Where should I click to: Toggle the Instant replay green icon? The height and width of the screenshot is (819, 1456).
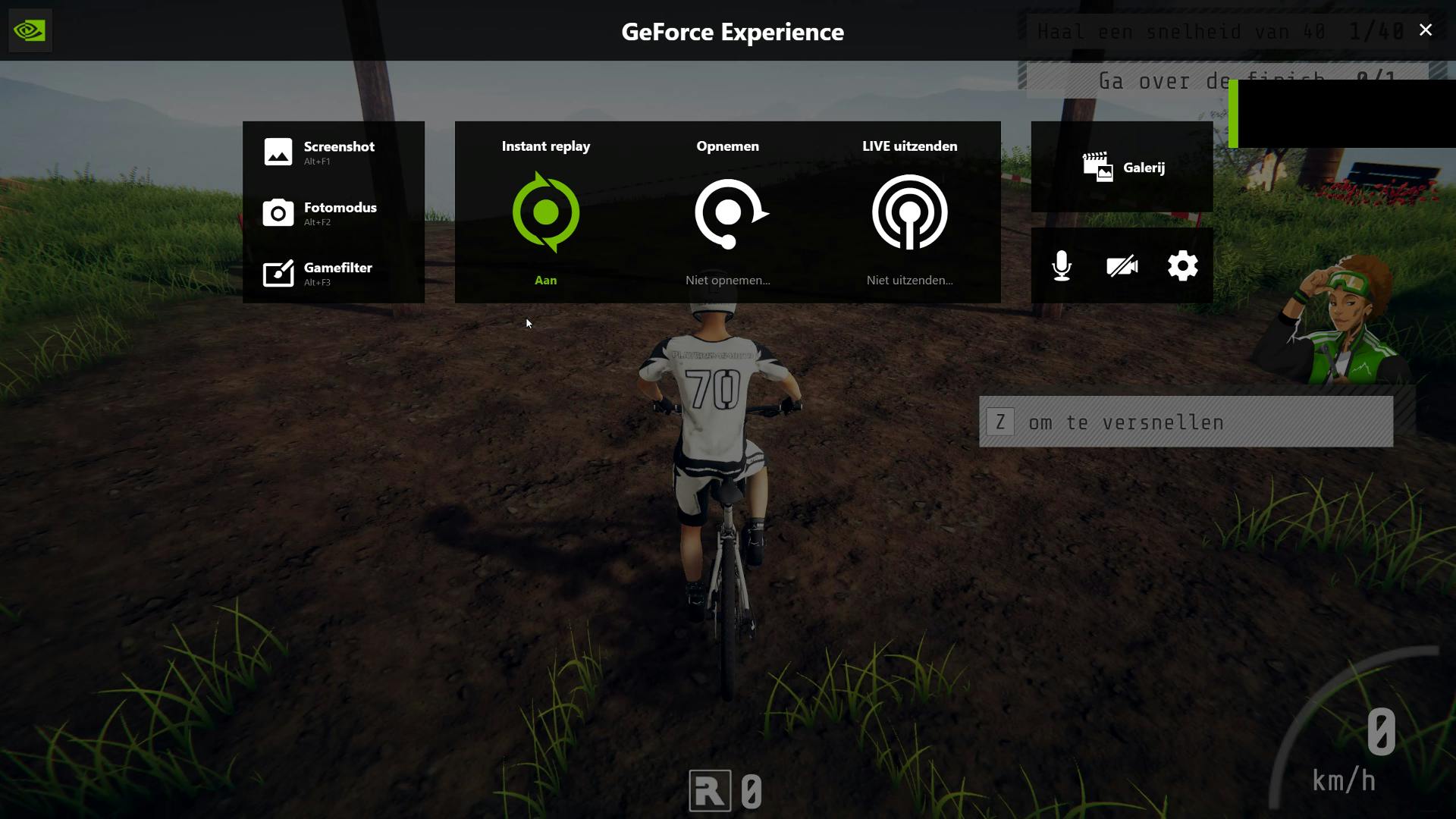[x=546, y=212]
